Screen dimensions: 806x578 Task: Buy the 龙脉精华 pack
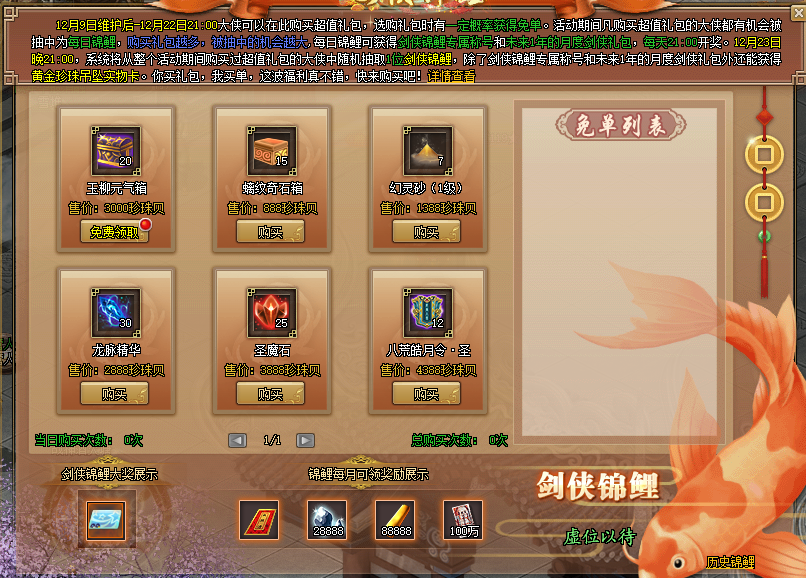coord(113,394)
